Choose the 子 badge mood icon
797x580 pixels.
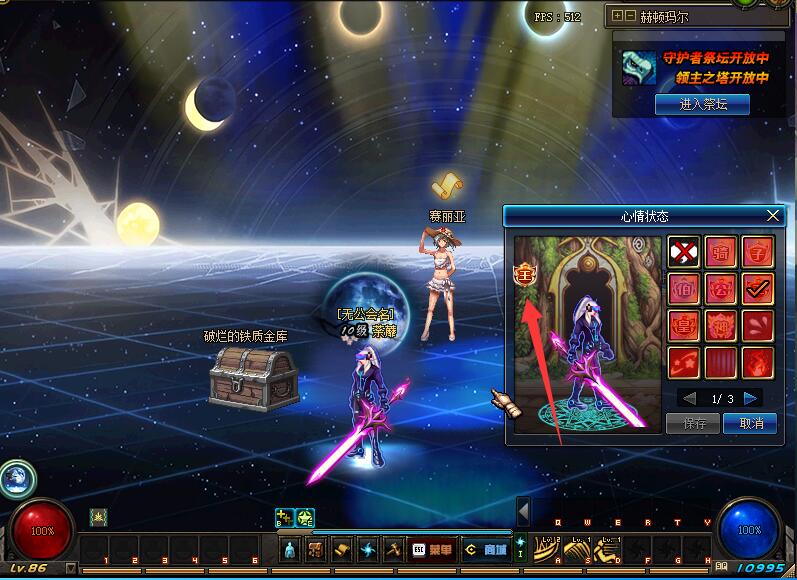click(757, 252)
